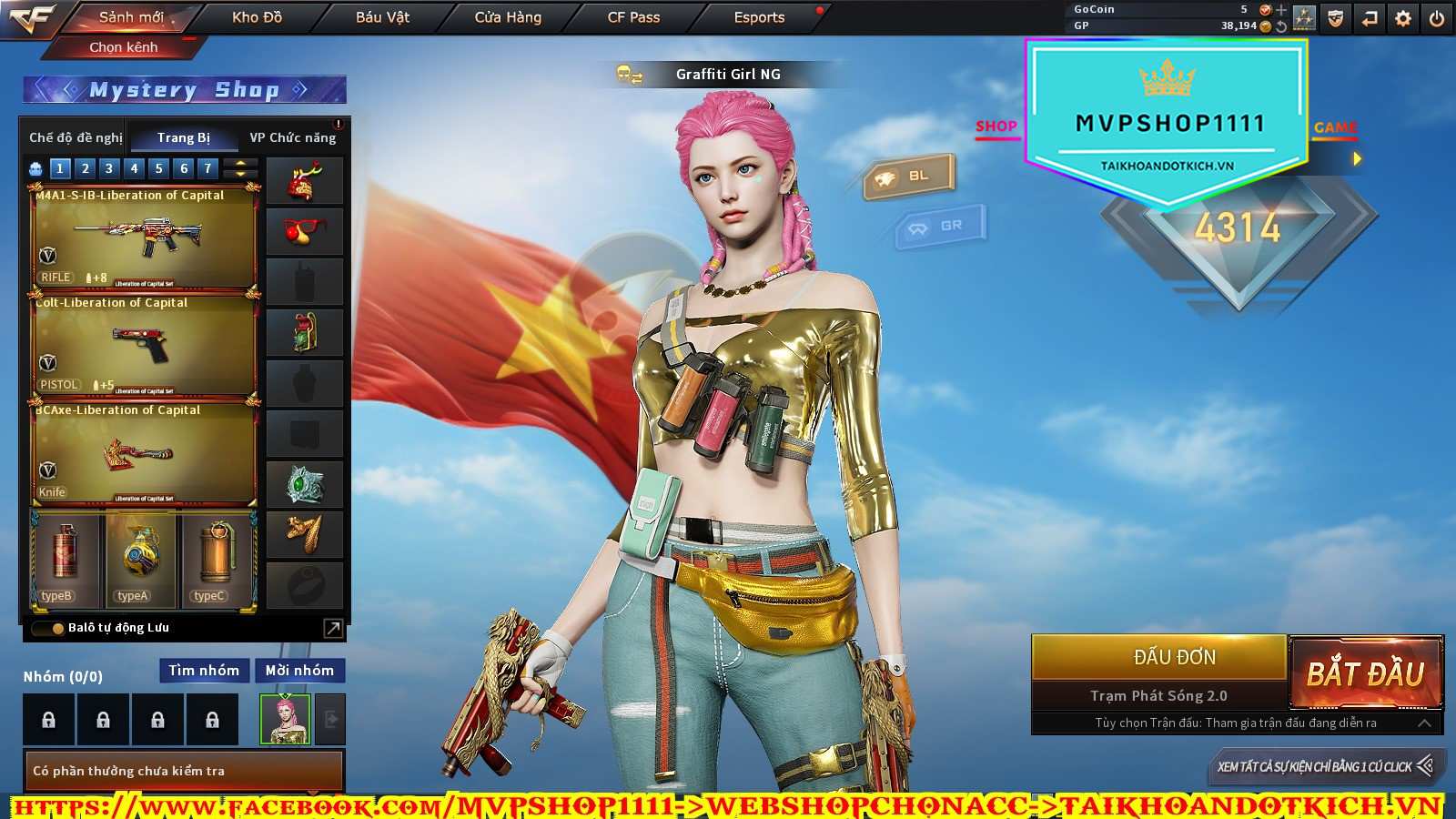Open the Kho Đồ inventory menu
Image resolution: width=1456 pixels, height=819 pixels.
click(x=257, y=17)
